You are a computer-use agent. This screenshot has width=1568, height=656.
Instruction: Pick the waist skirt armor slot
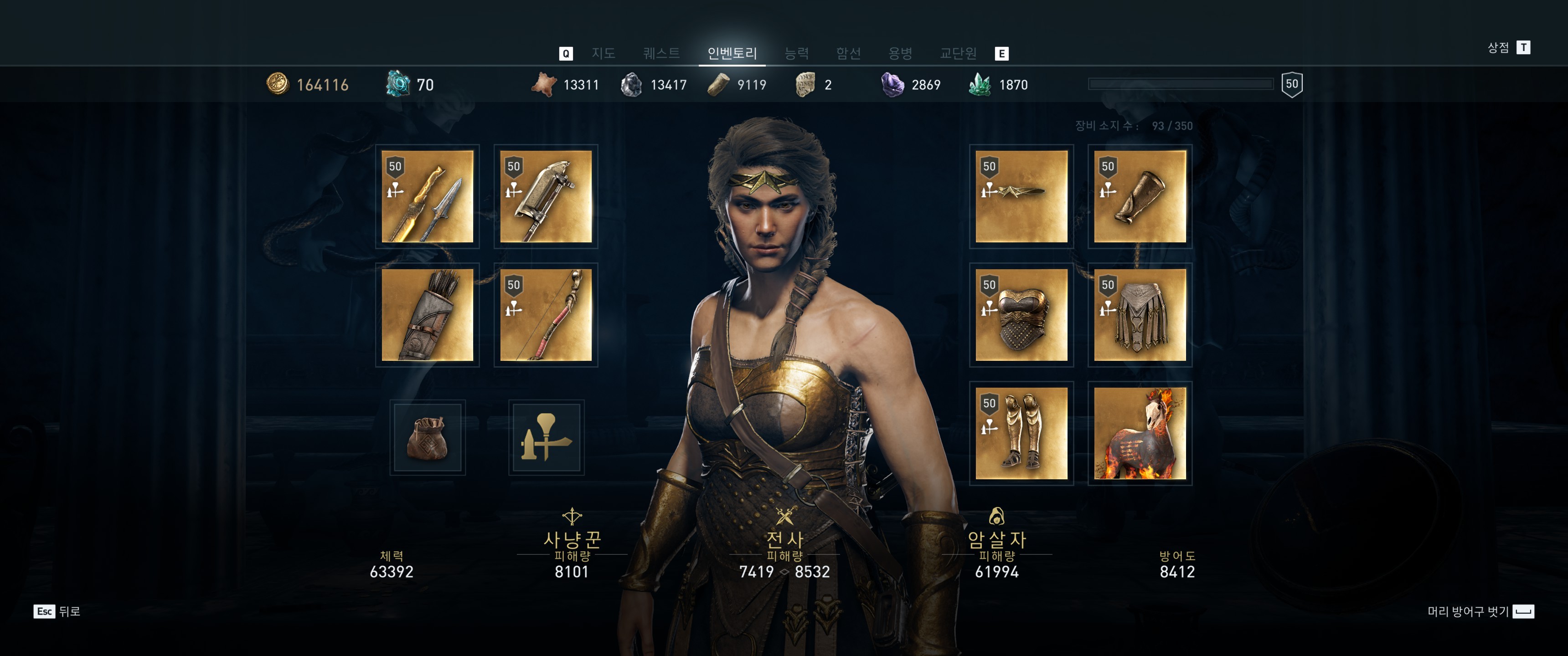pos(1140,315)
